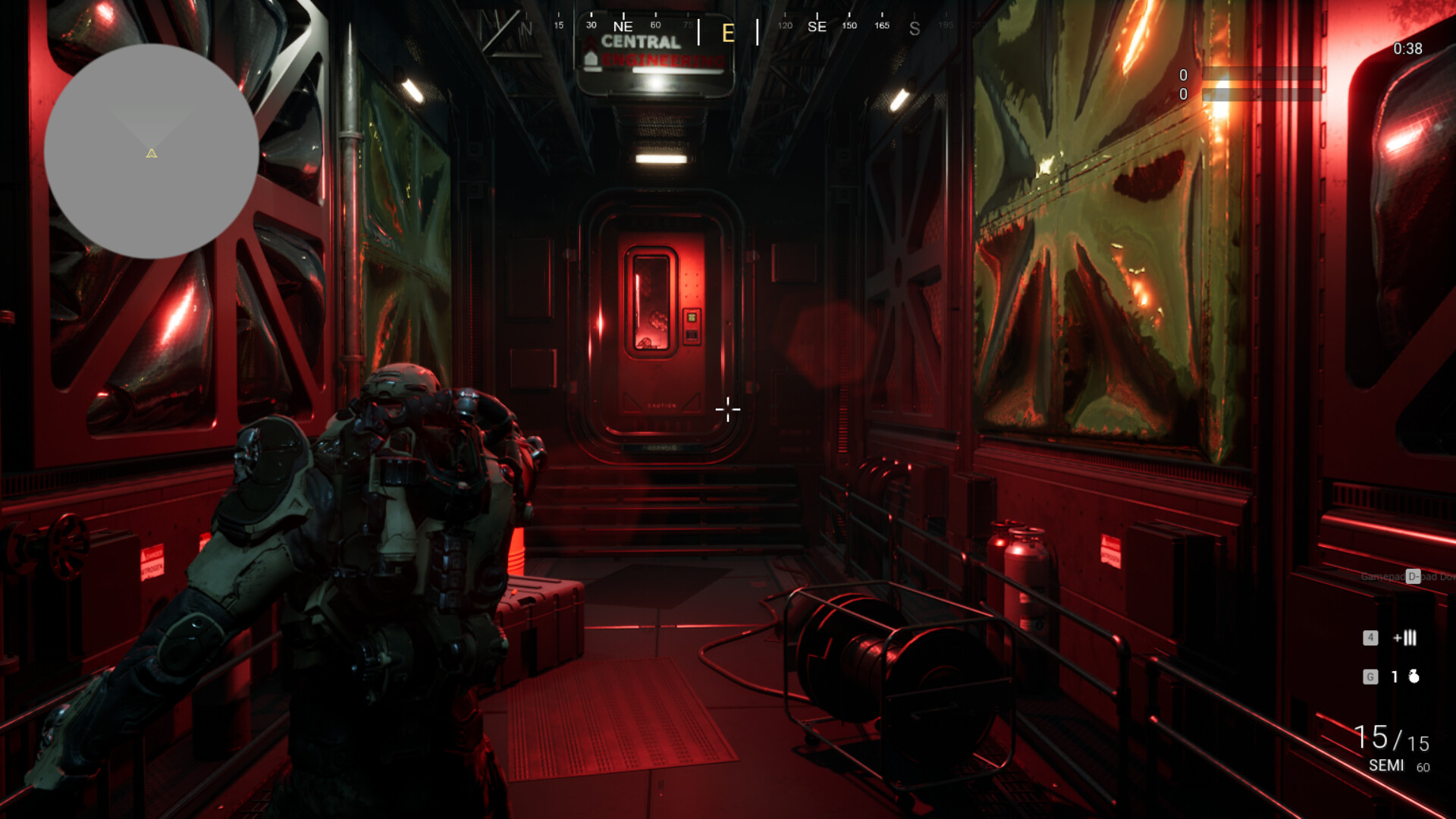Click the yellow E compass heading marker
This screenshot has height=819, width=1456.
(727, 33)
